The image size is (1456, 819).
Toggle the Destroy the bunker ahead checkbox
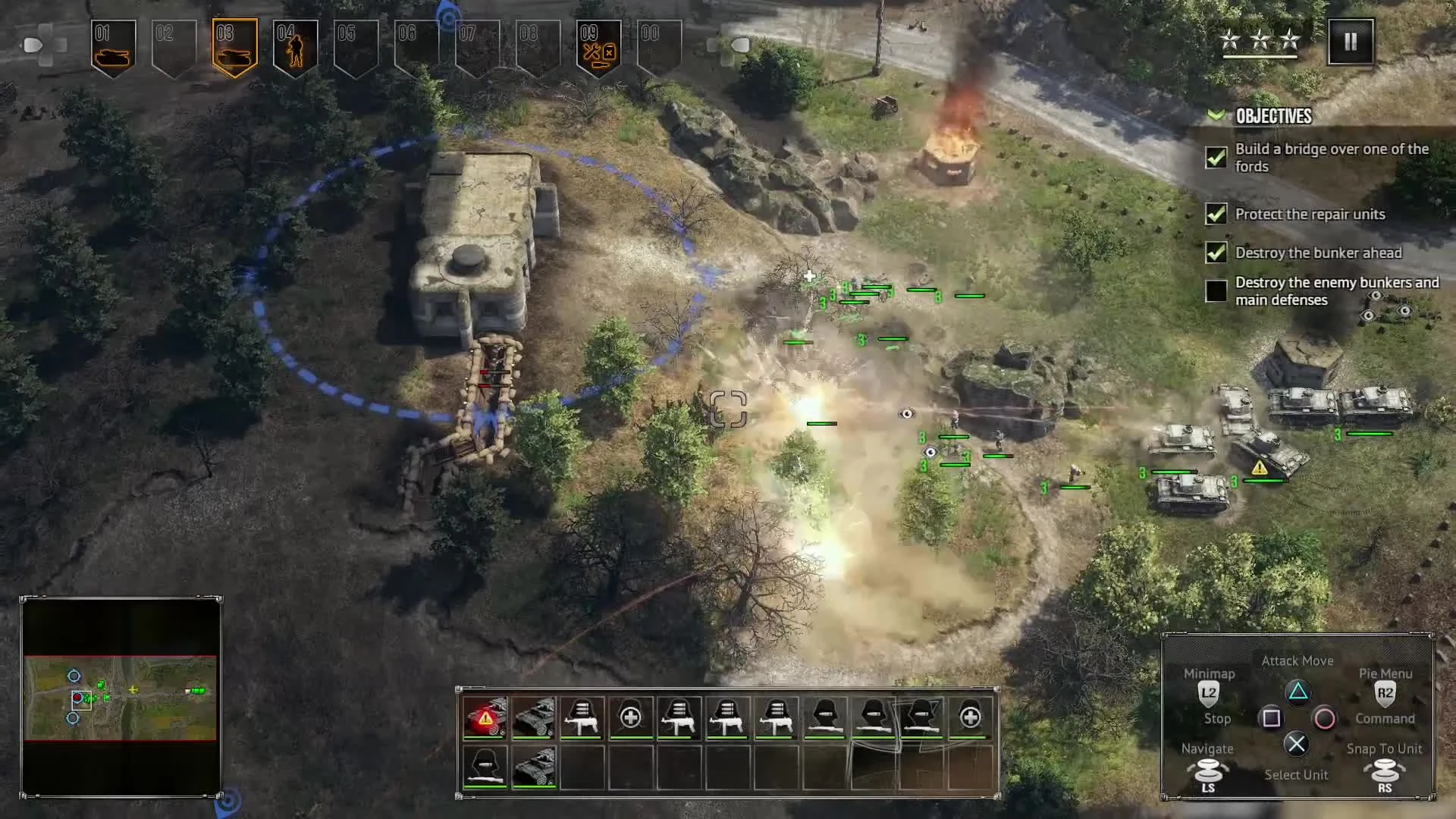(1215, 253)
